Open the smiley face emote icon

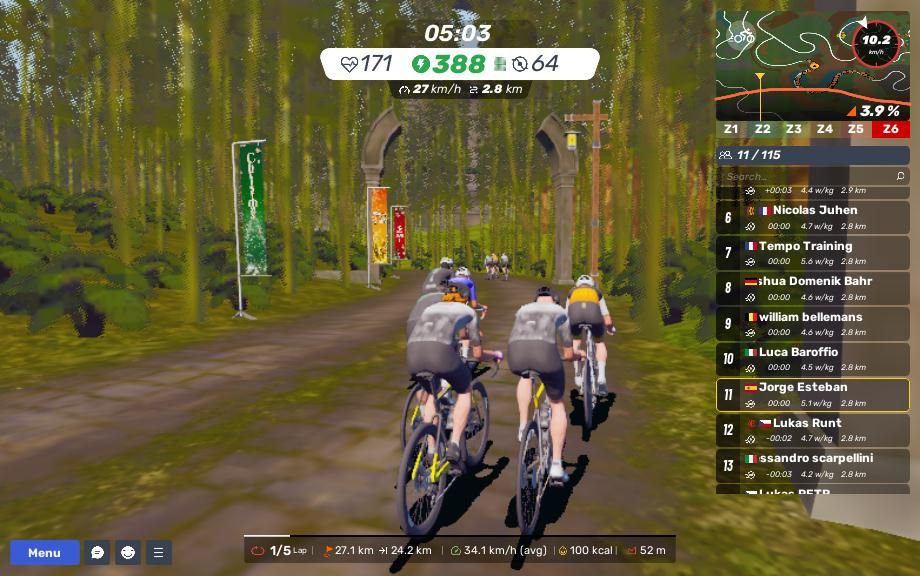(128, 553)
